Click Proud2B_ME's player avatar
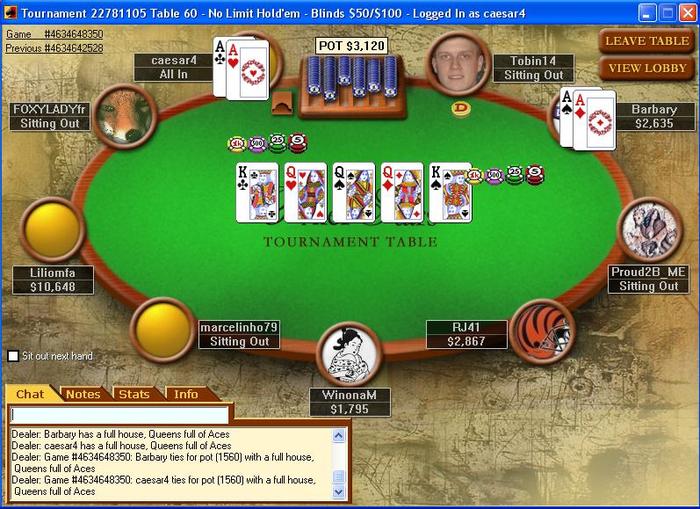 [x=650, y=230]
